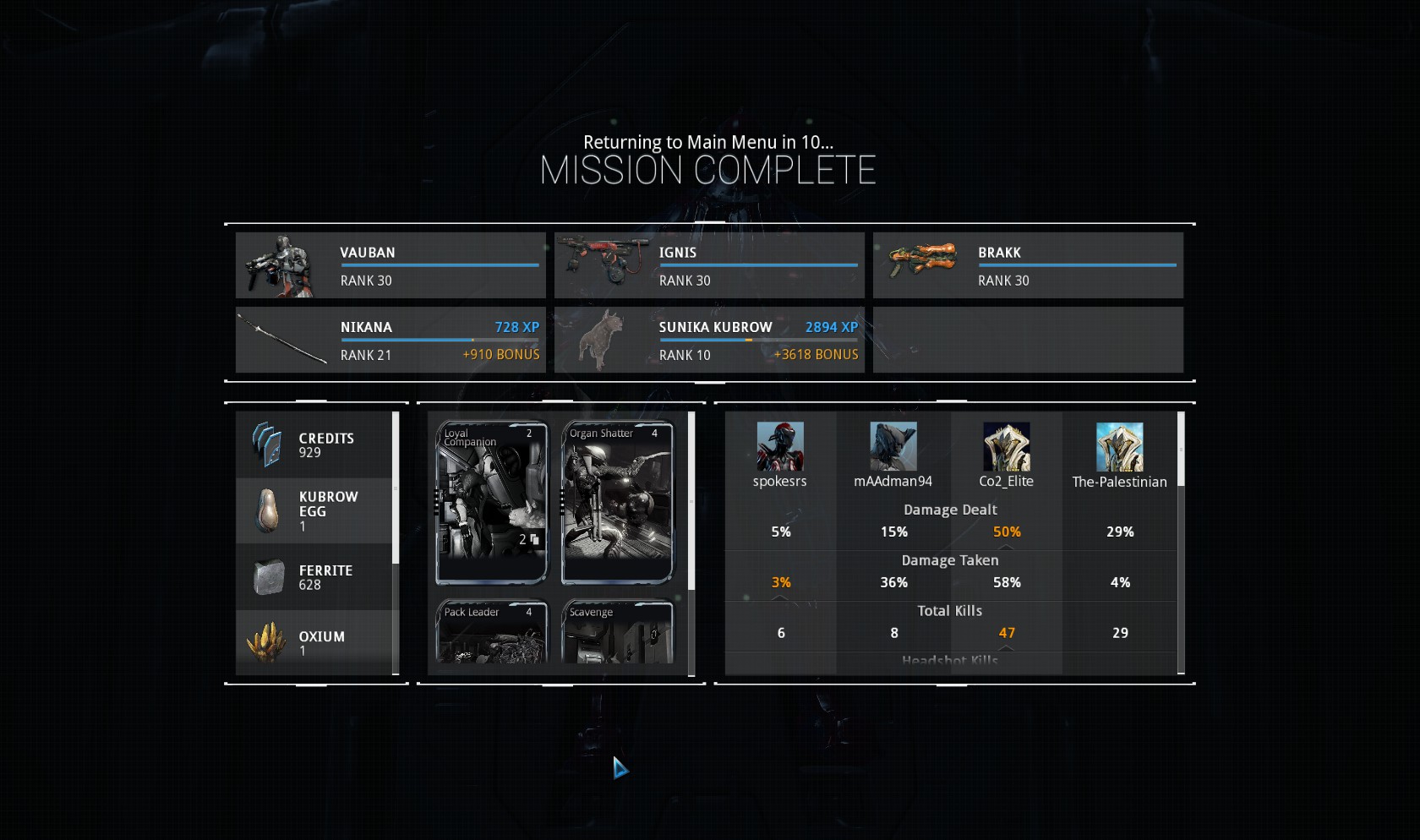Select The-Palestinian's player avatar
The width and height of the screenshot is (1420, 840).
(1120, 447)
